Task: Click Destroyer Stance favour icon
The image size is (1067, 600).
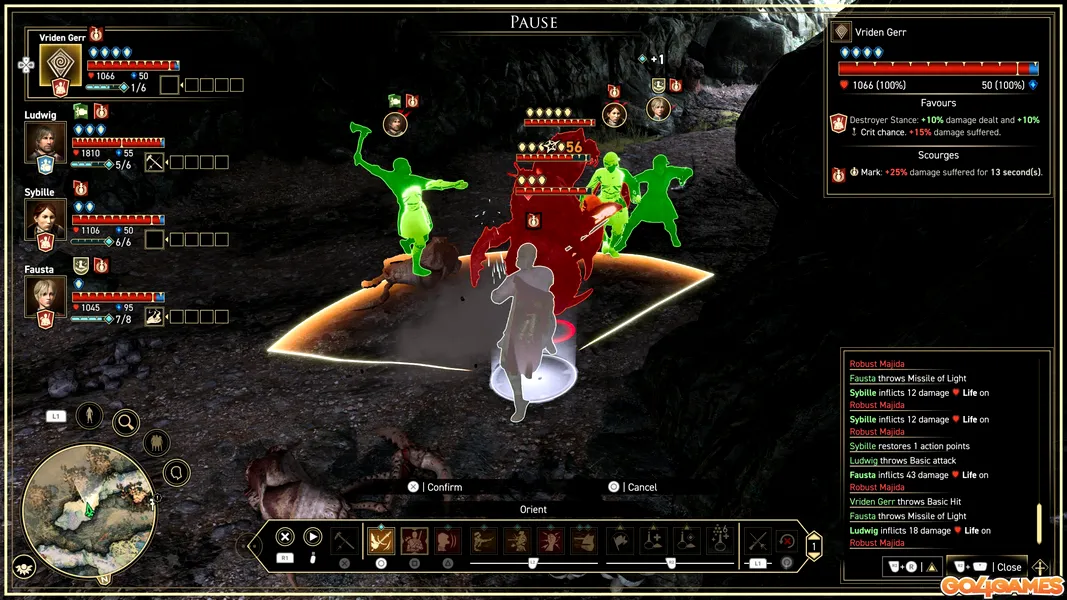Action: point(839,122)
